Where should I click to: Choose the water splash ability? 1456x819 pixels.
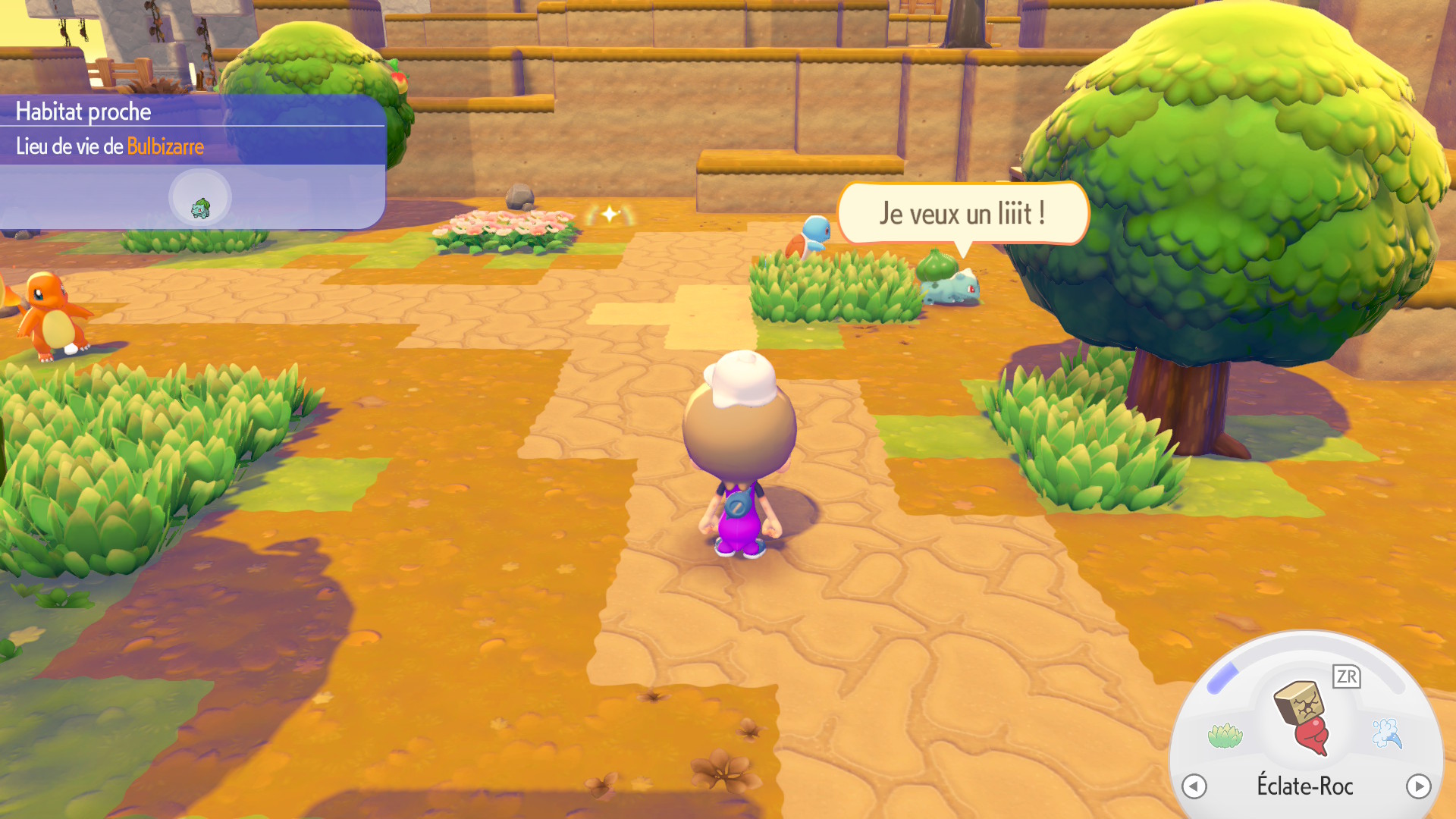(1387, 733)
